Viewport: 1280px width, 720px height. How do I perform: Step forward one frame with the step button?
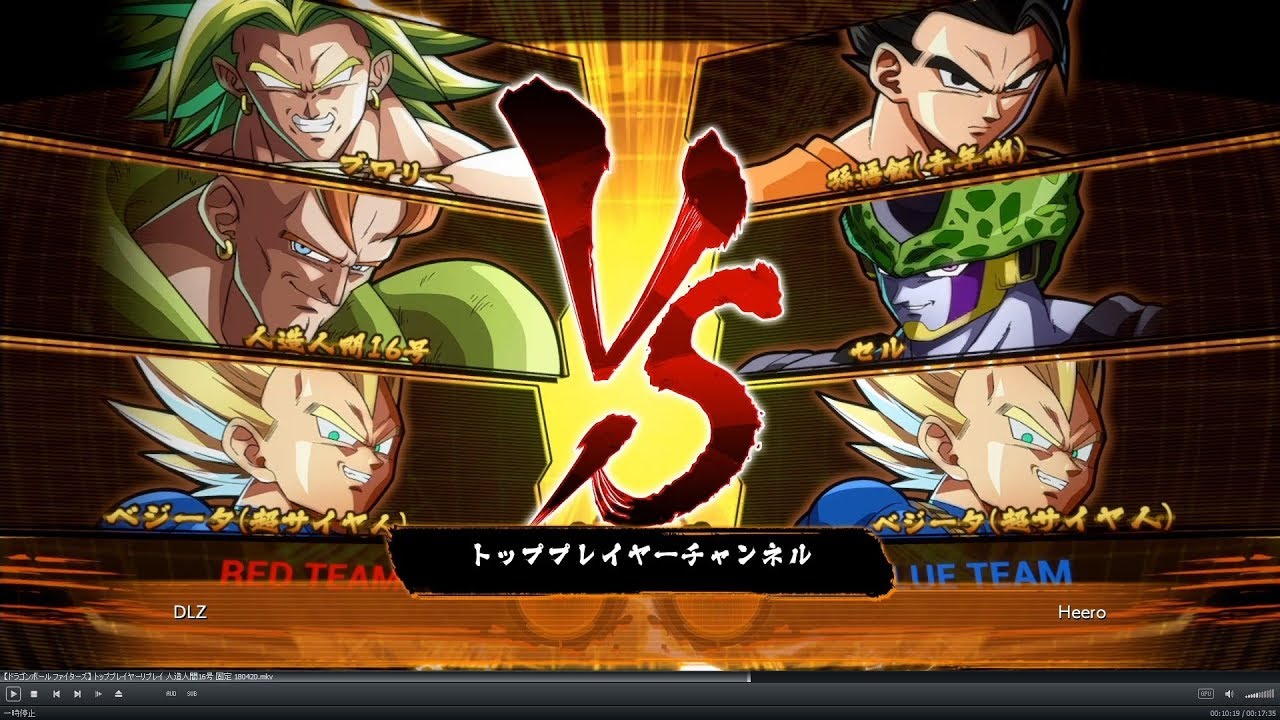pyautogui.click(x=98, y=694)
